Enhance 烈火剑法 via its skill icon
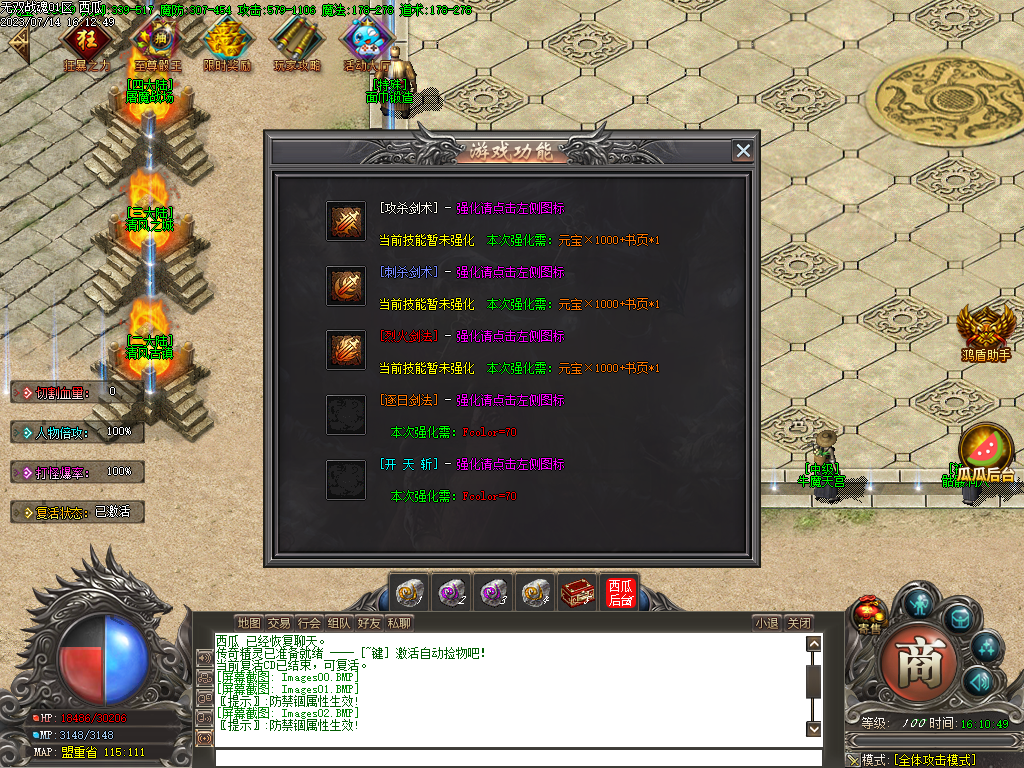Viewport: 1024px width, 768px height. pyautogui.click(x=346, y=350)
